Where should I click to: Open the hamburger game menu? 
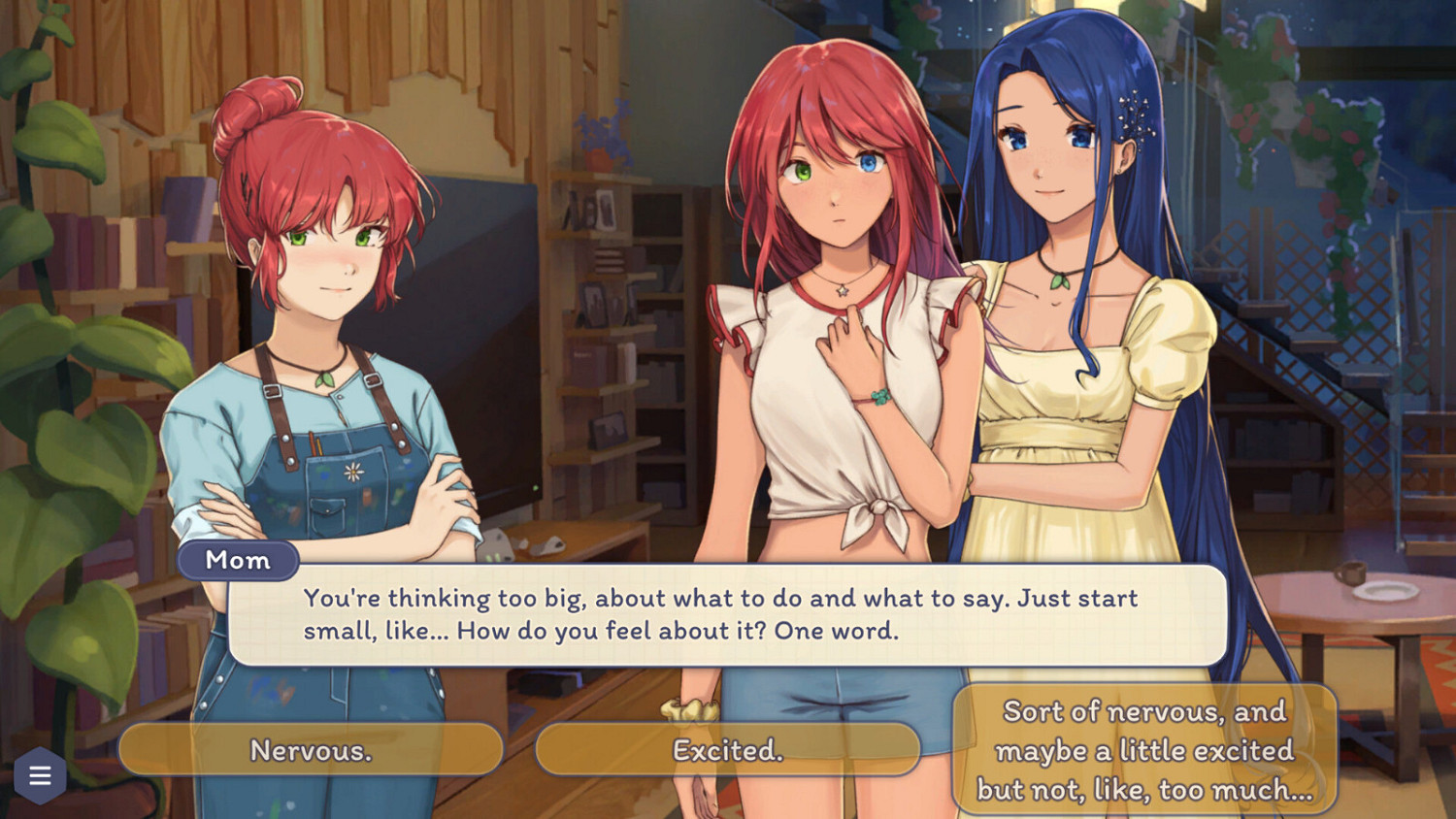39,775
